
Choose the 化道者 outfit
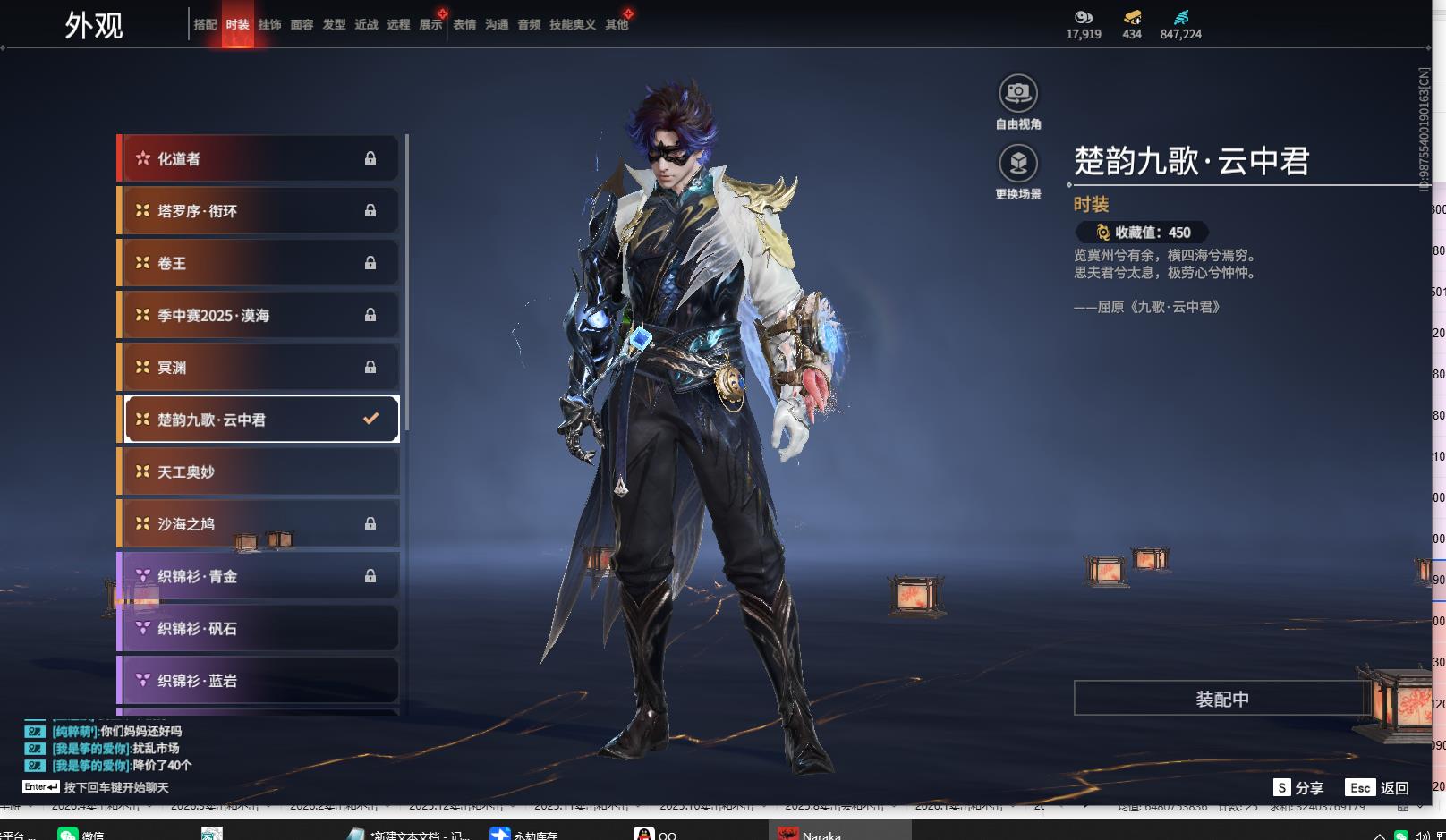click(259, 159)
